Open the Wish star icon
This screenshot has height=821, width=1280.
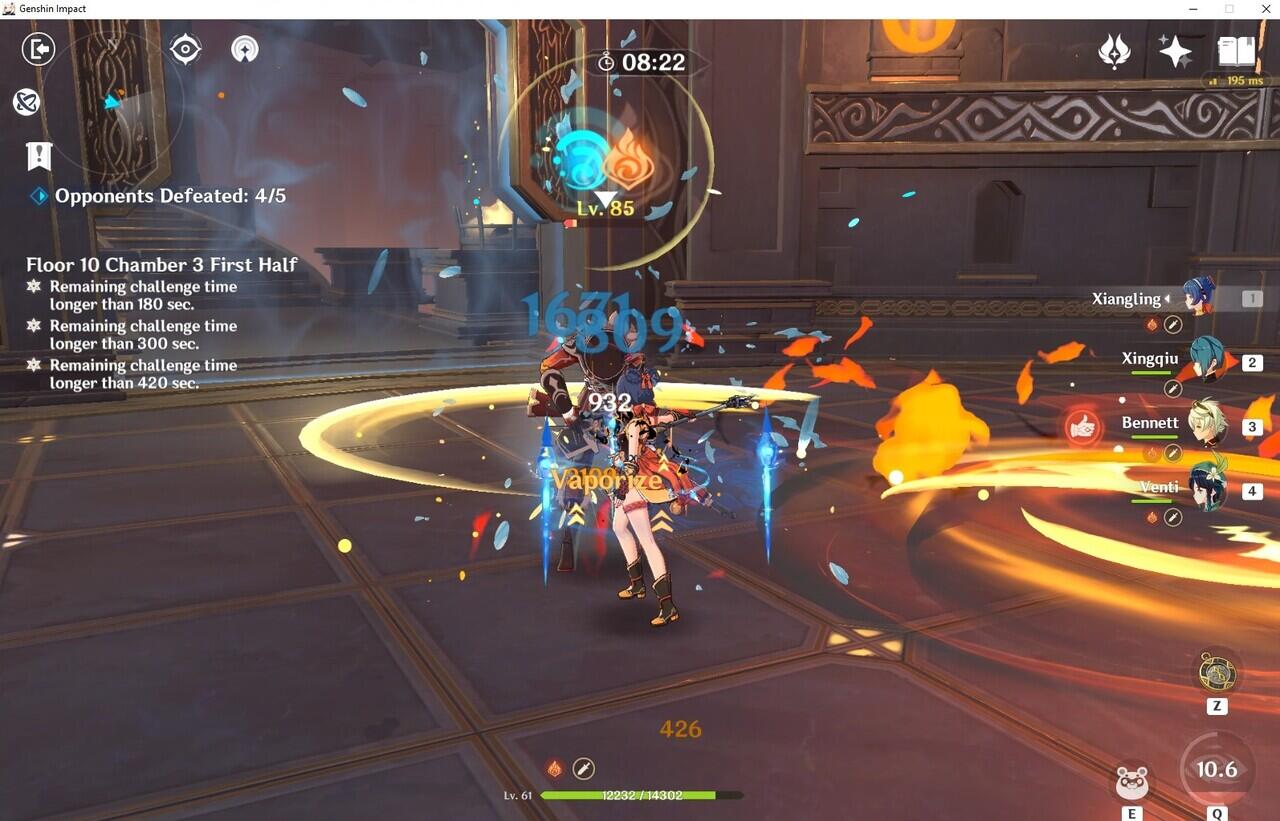pos(1175,51)
